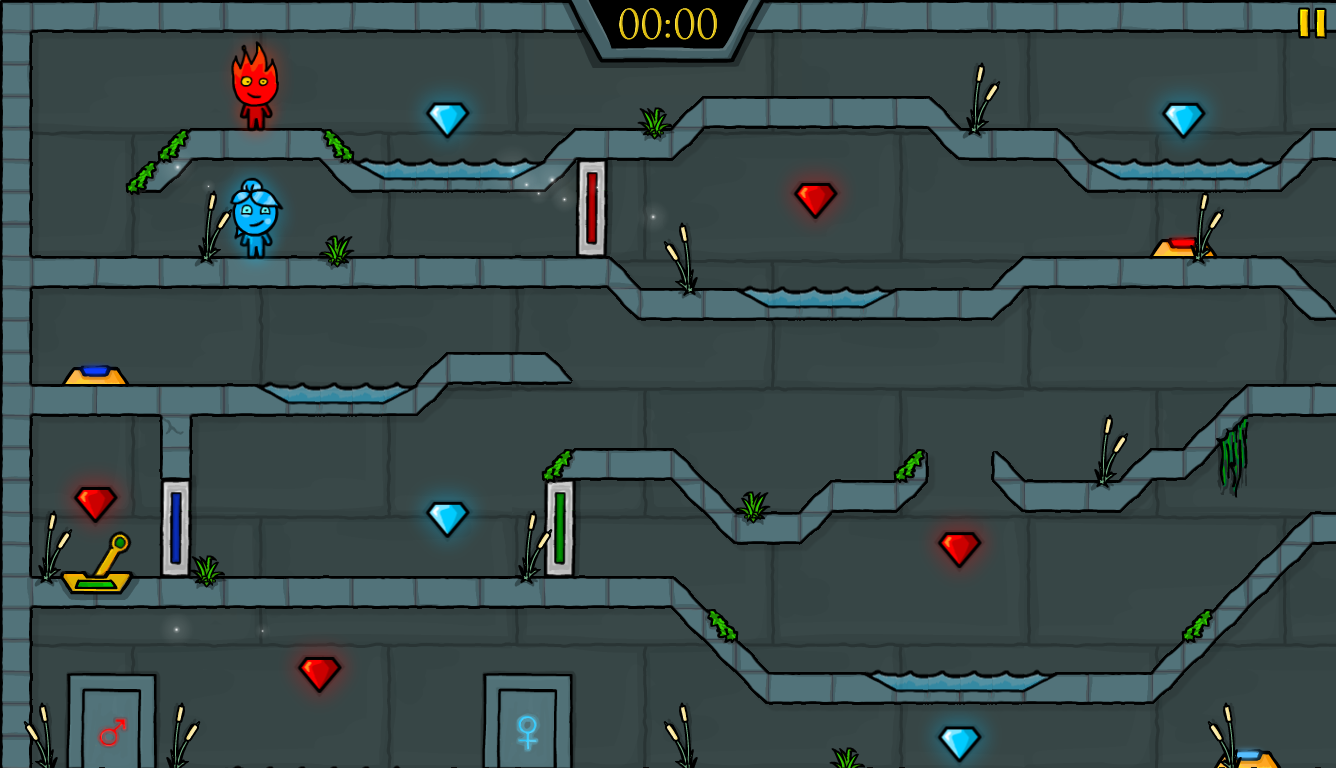Click the red gem beside the yellow lever
This screenshot has height=768, width=1336.
point(96,503)
